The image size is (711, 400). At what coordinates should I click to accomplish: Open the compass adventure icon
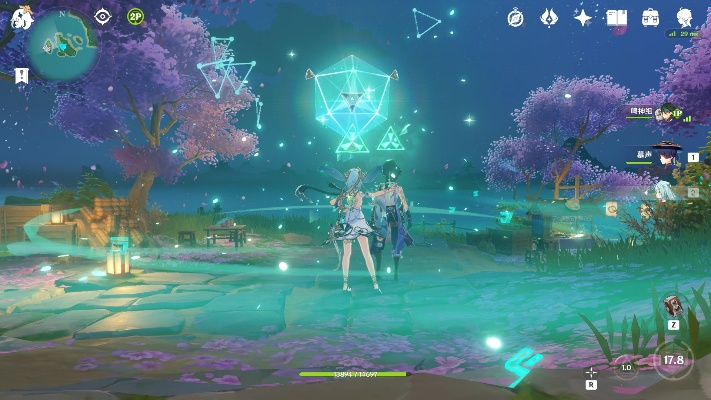[x=516, y=17]
